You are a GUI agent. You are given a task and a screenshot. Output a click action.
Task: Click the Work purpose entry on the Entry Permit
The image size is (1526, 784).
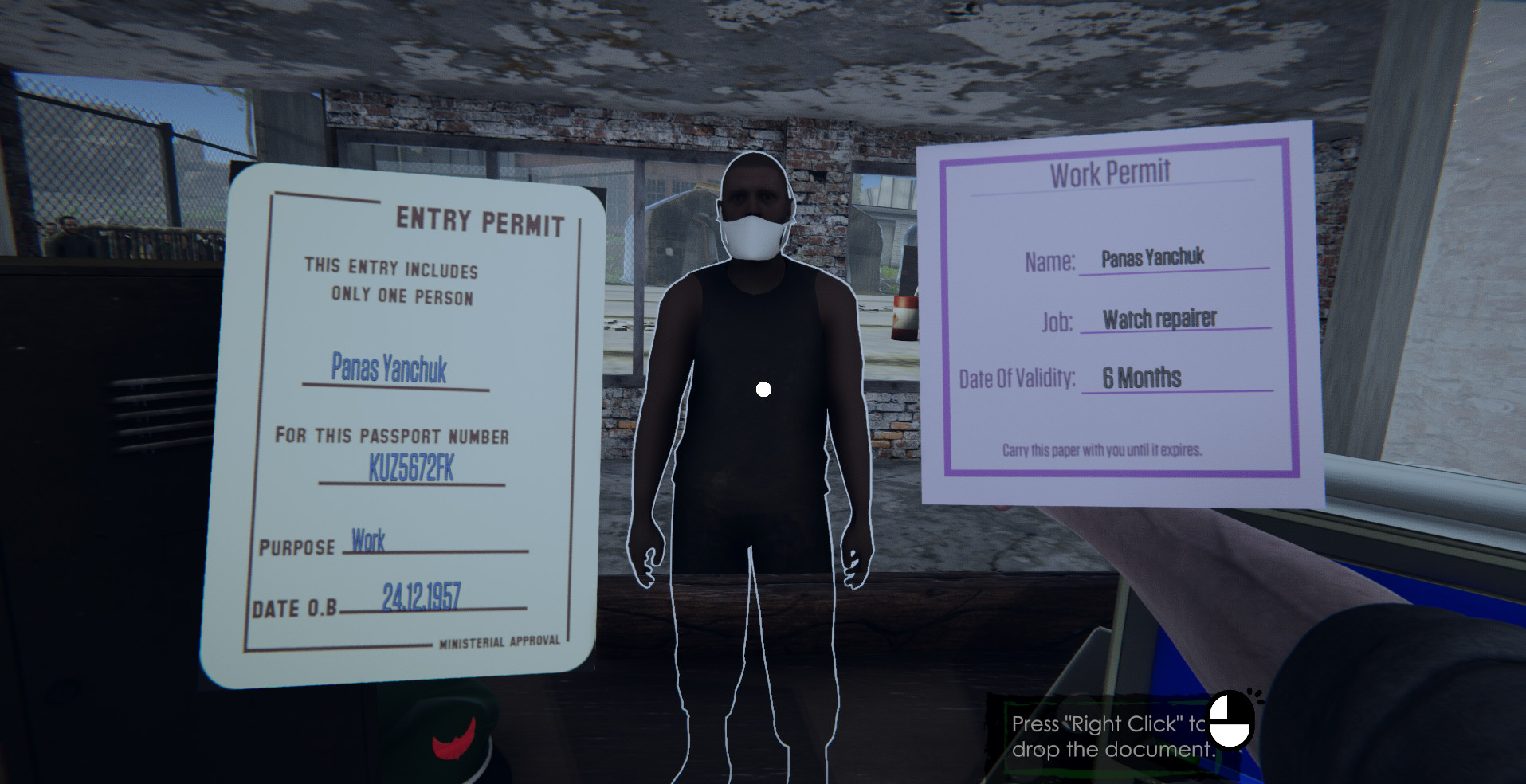coord(369,542)
